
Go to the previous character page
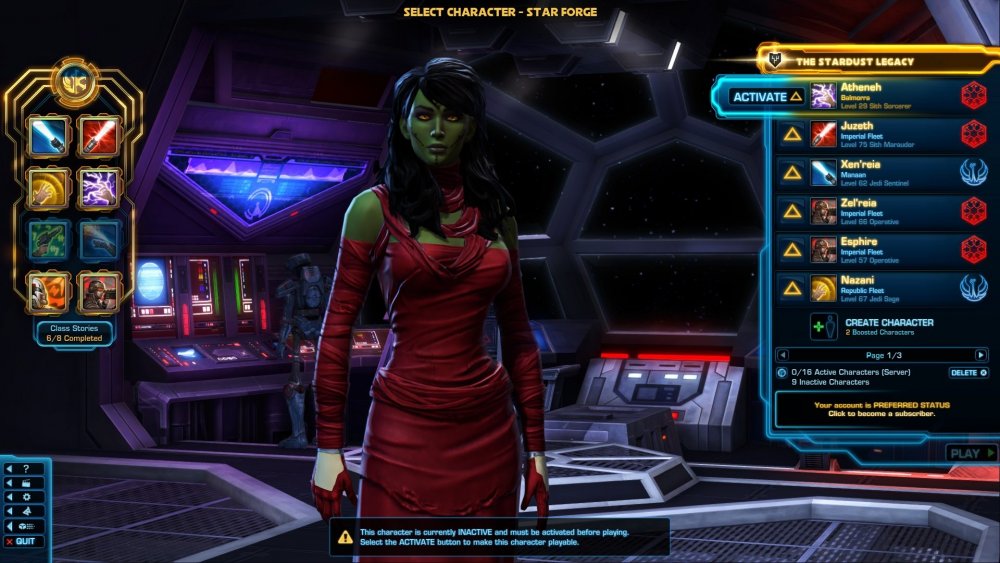click(783, 355)
